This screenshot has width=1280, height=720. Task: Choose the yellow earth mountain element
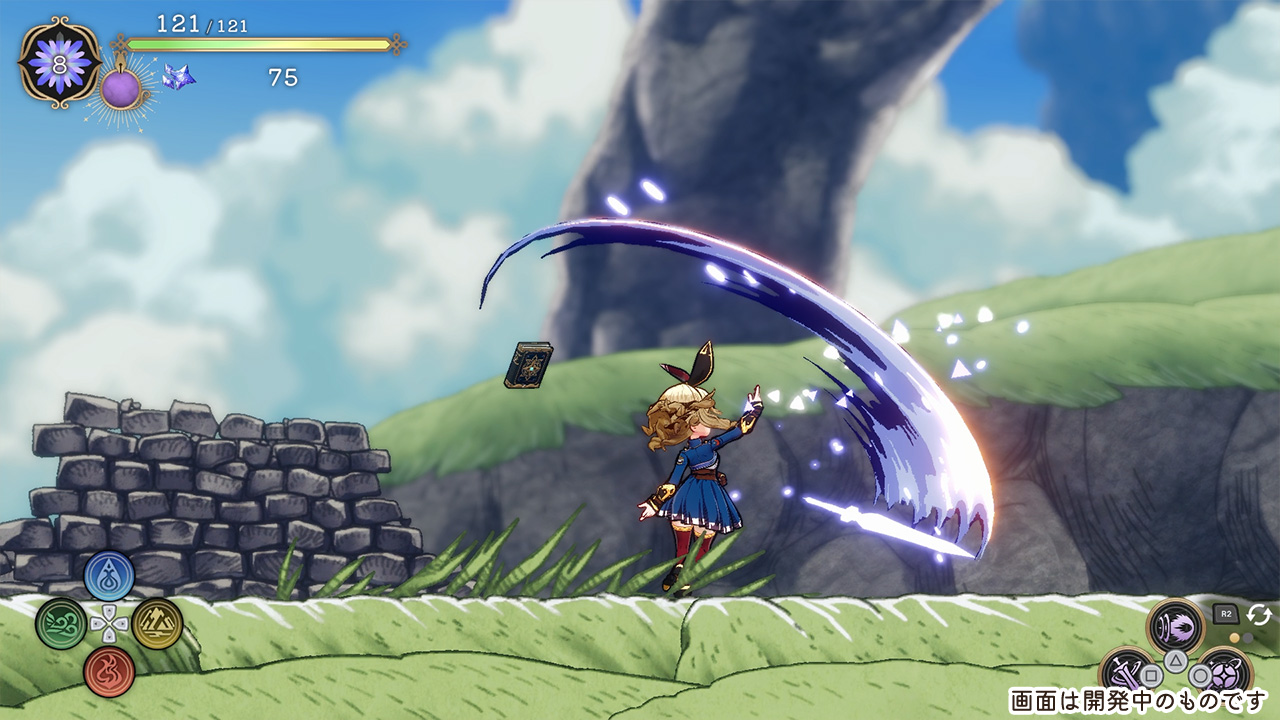pyautogui.click(x=158, y=623)
